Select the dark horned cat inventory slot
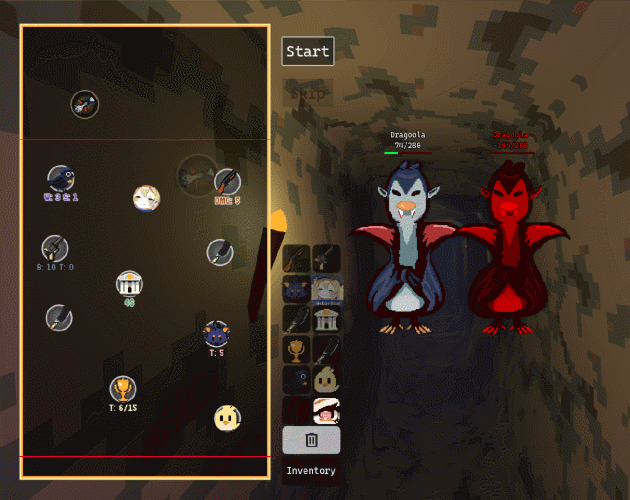The height and width of the screenshot is (500, 630). click(296, 289)
